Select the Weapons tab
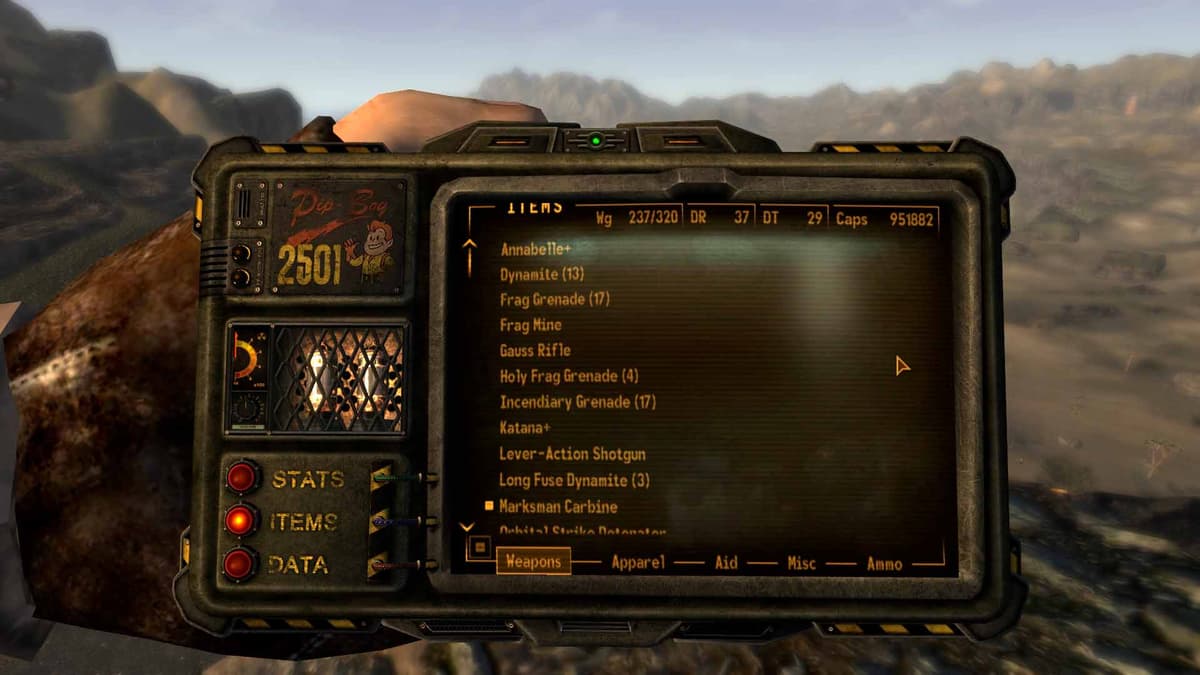This screenshot has width=1200, height=675. click(x=533, y=561)
